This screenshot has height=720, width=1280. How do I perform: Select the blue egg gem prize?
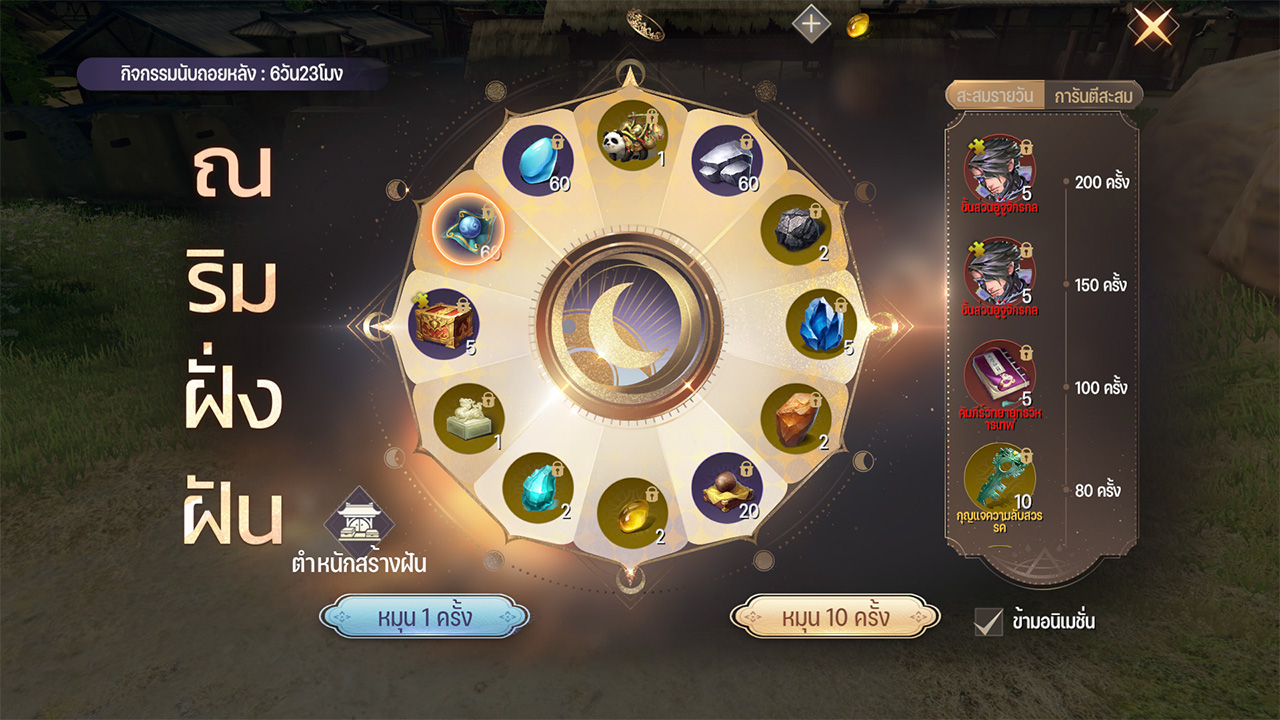coord(538,160)
